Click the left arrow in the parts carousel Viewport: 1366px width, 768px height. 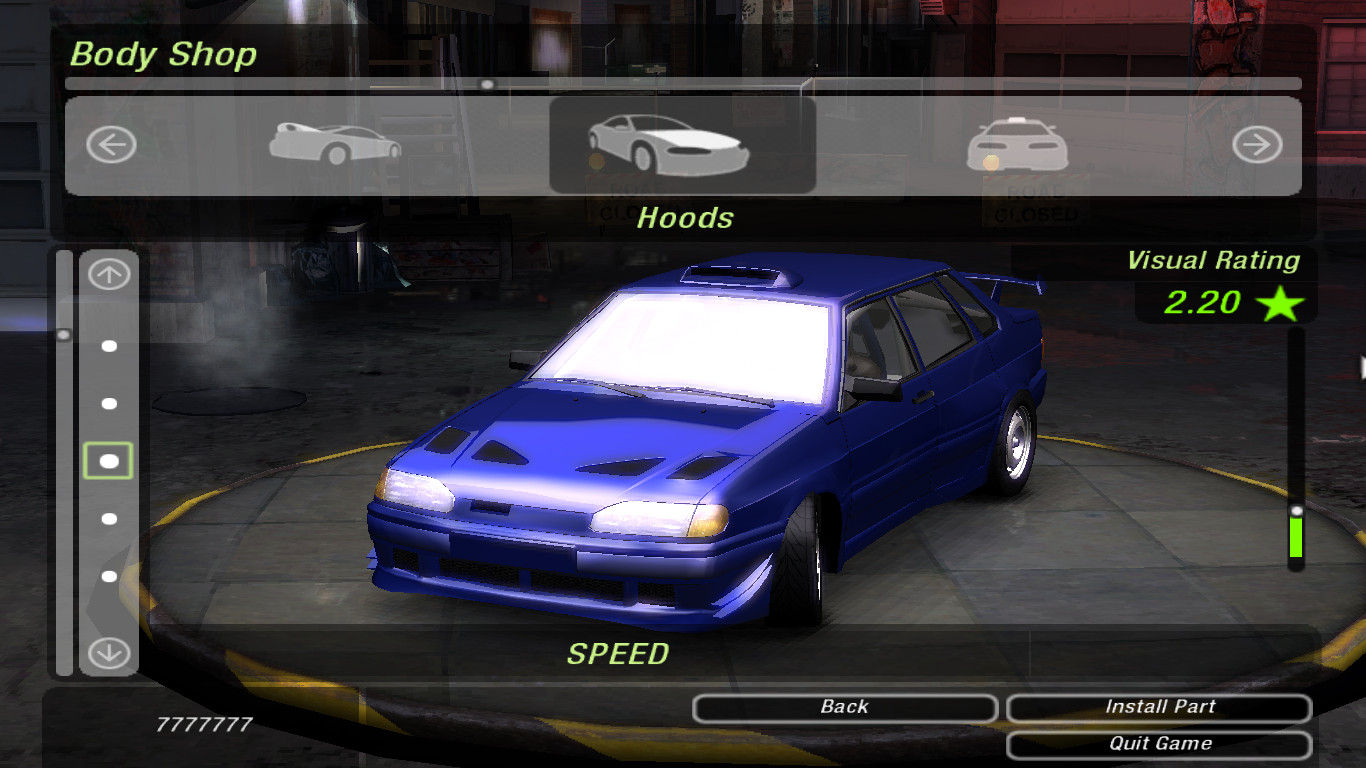click(110, 145)
